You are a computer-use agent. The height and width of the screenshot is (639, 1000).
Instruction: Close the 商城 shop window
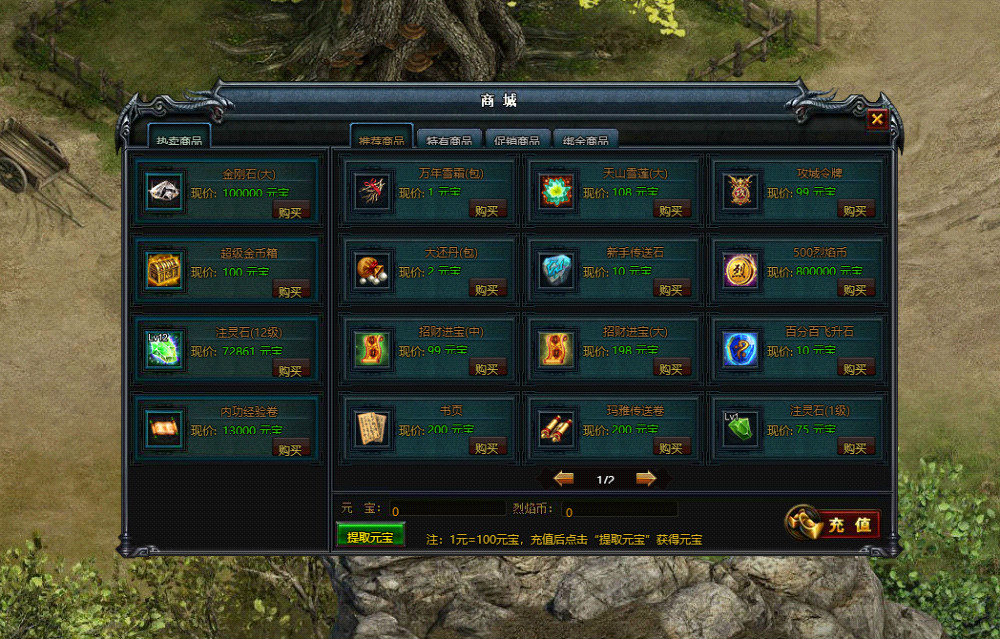(877, 119)
